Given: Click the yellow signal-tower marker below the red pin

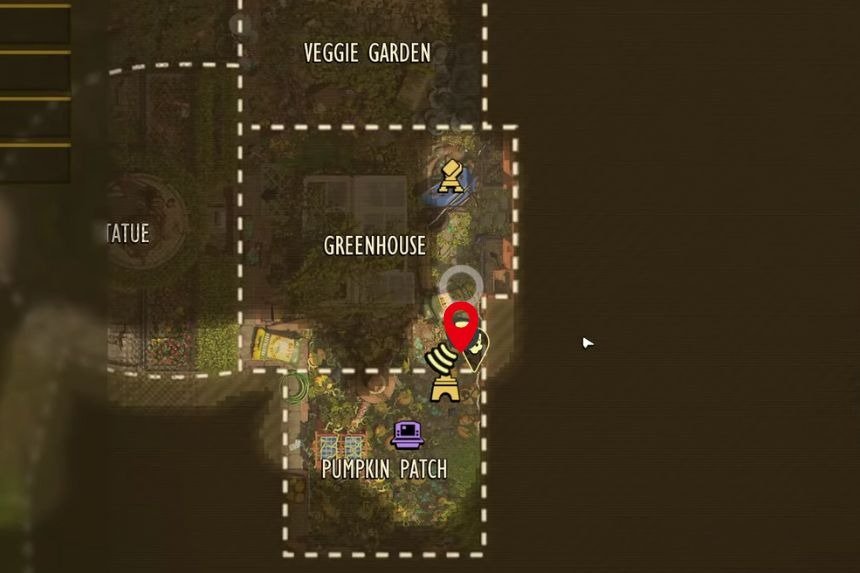Looking at the screenshot, I should pos(443,377).
